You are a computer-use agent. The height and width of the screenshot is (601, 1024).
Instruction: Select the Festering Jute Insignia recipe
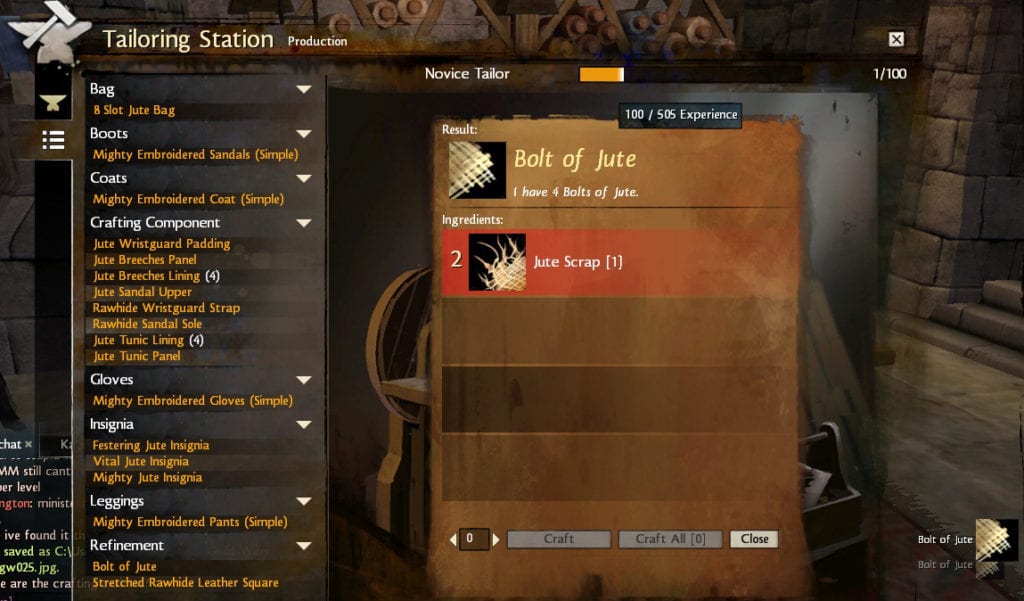pyautogui.click(x=150, y=446)
